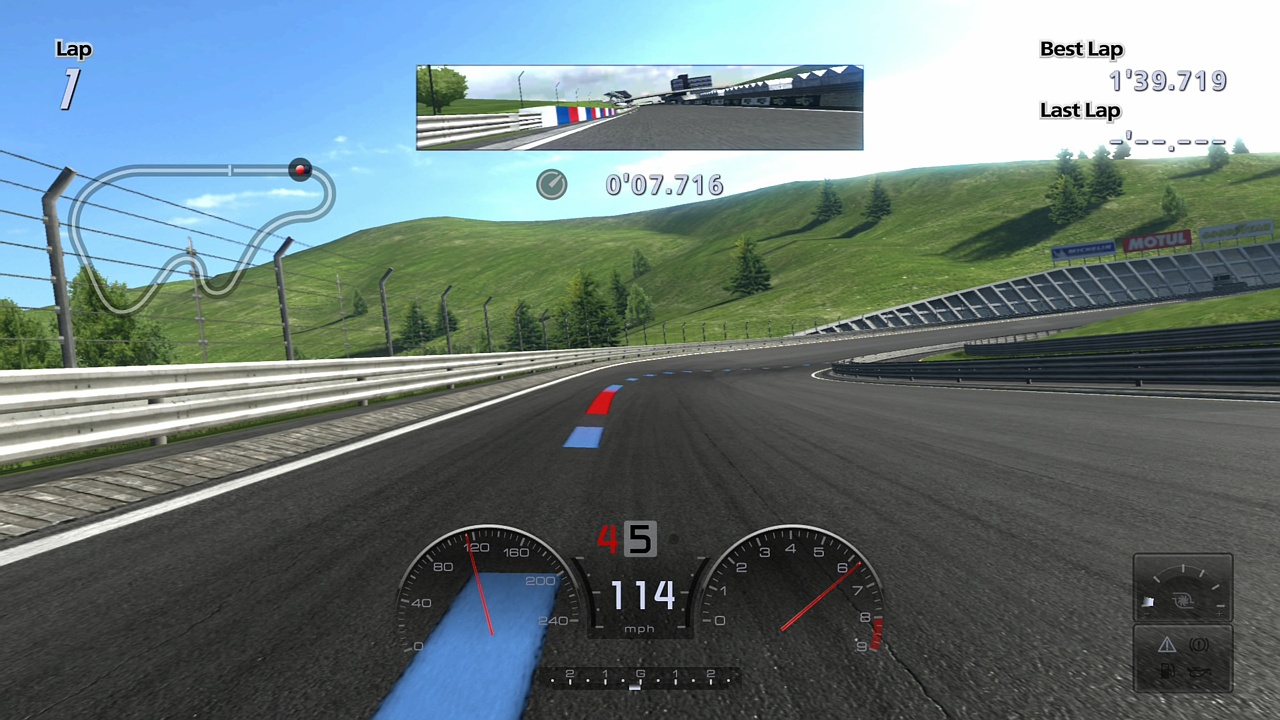The image size is (1280, 720).
Task: Click the red car marker on the track map
Action: point(299,169)
